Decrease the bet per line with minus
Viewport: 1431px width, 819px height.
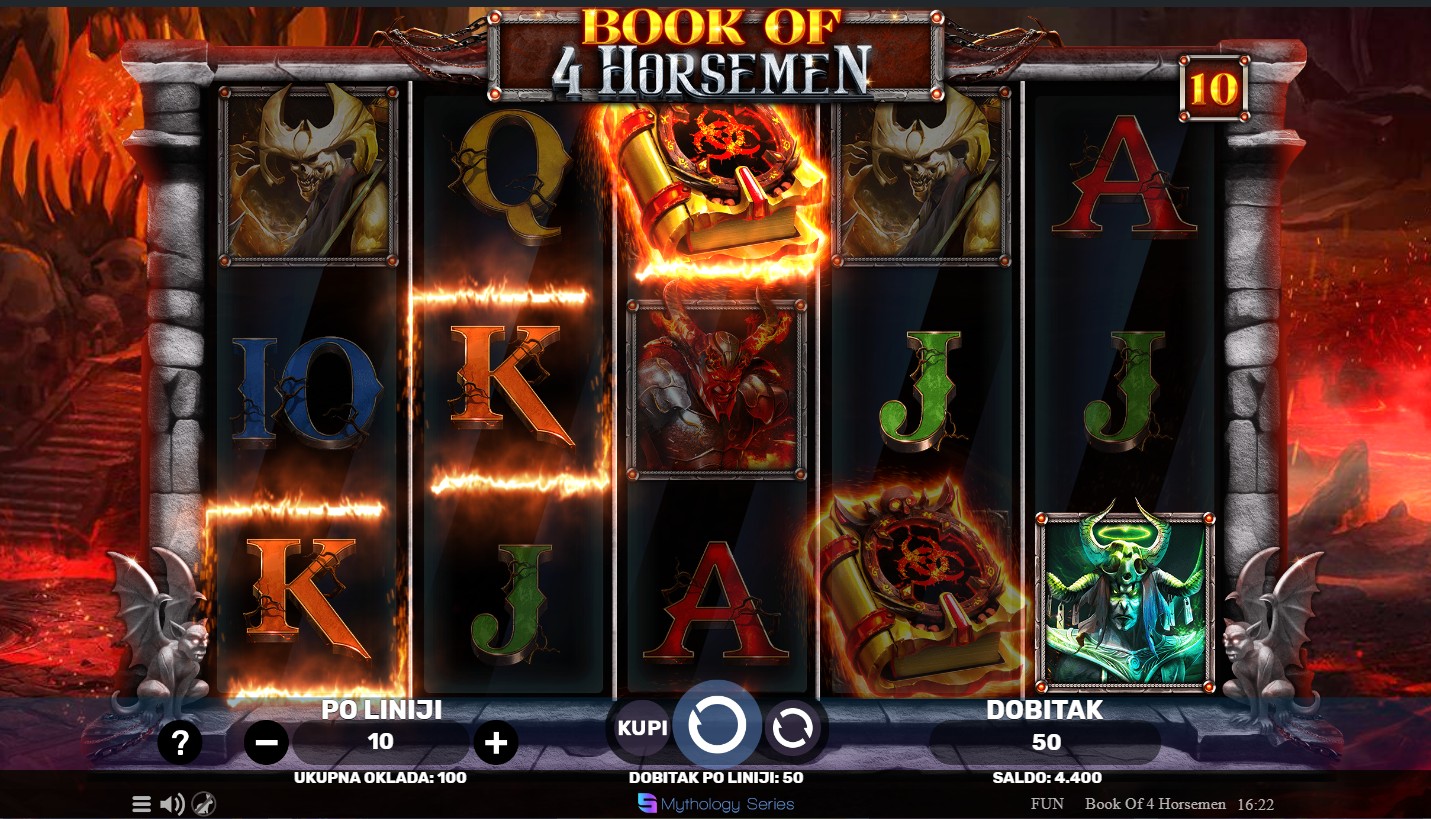click(266, 743)
